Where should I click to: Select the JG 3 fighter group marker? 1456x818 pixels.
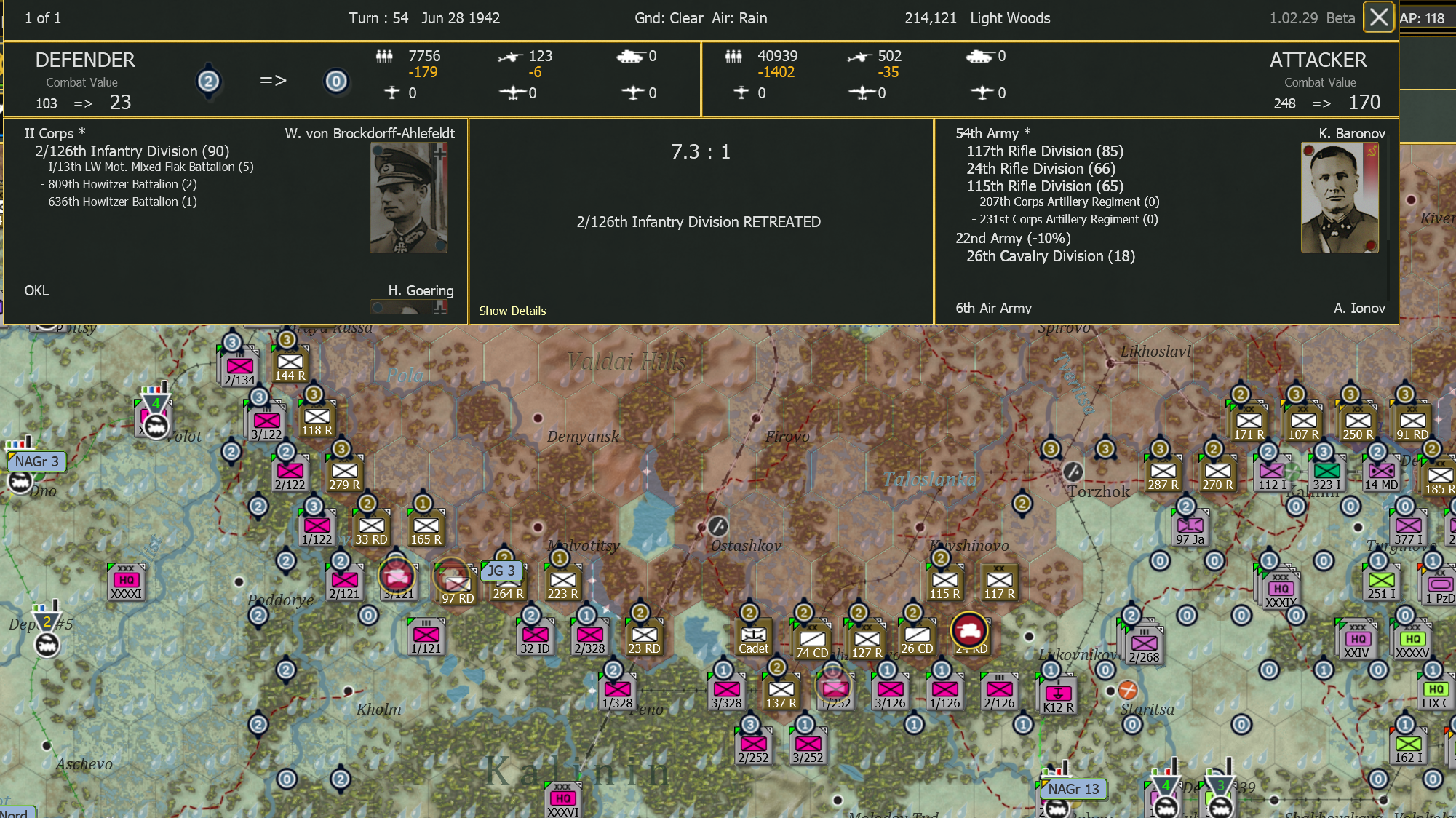point(503,571)
